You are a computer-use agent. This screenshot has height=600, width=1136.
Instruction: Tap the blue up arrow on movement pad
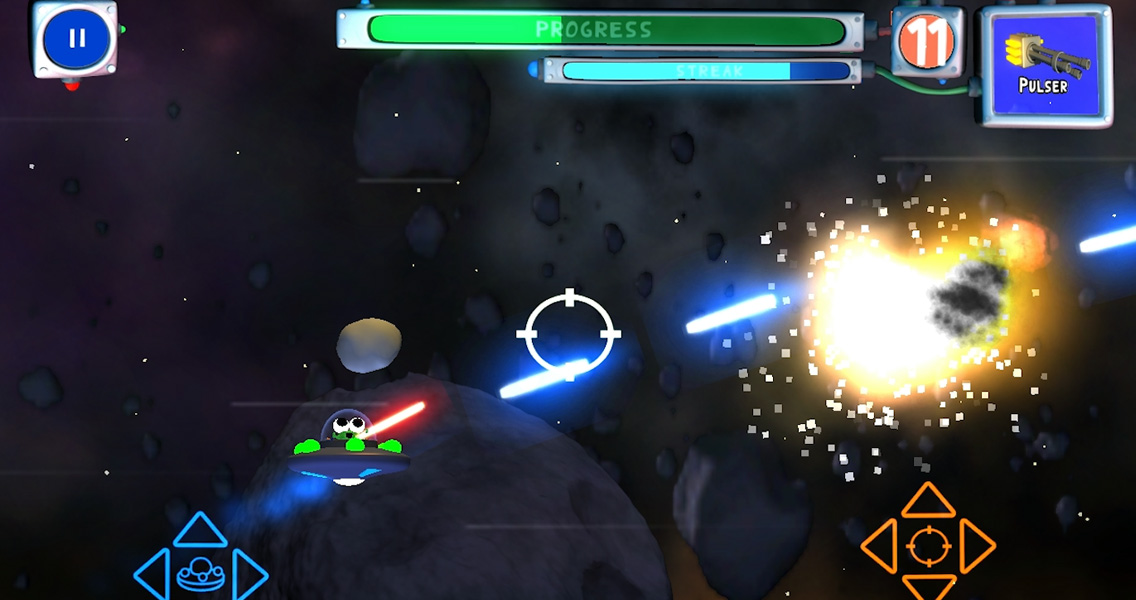click(x=200, y=531)
